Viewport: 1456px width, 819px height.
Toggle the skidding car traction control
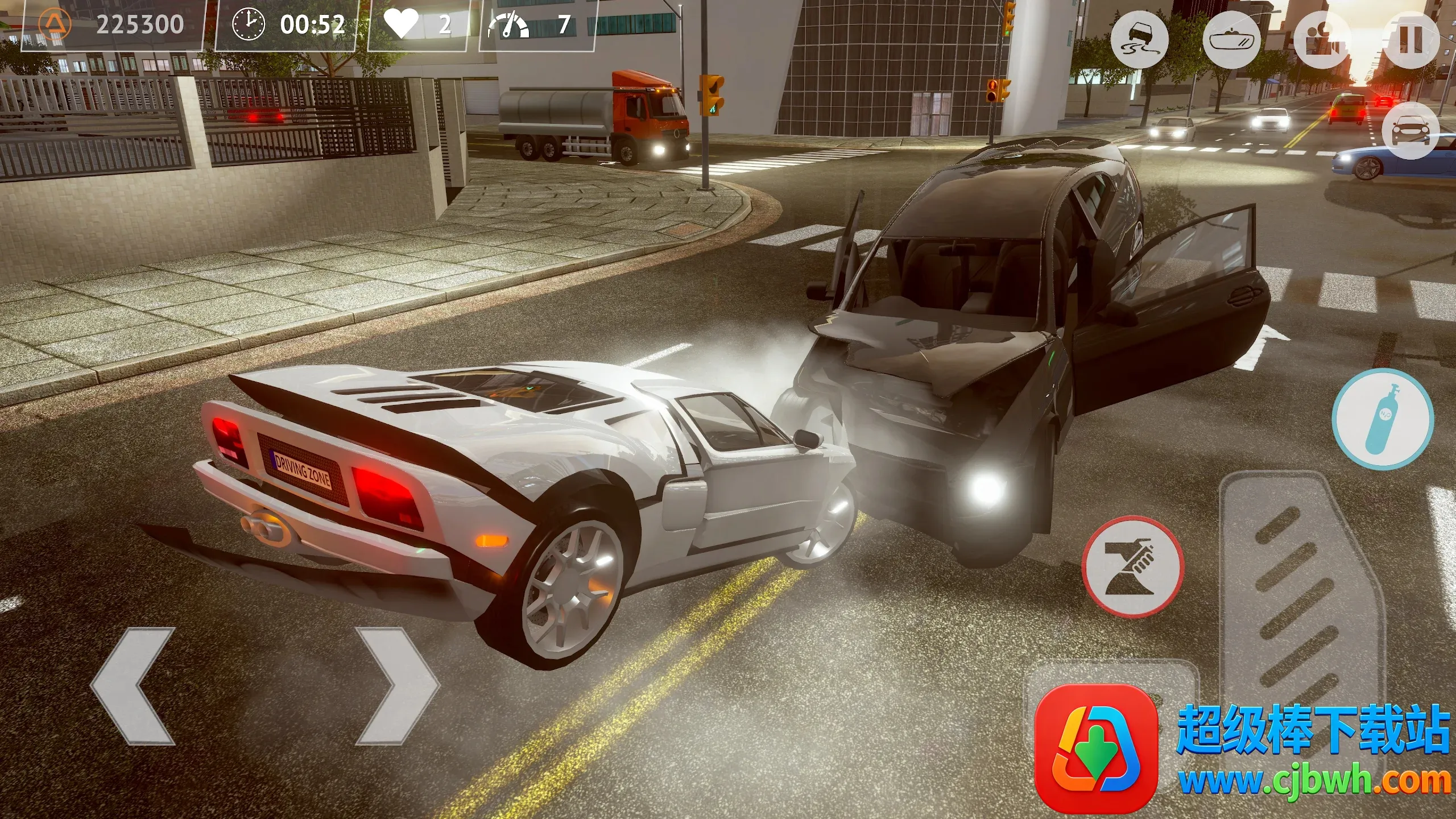pos(1139,40)
